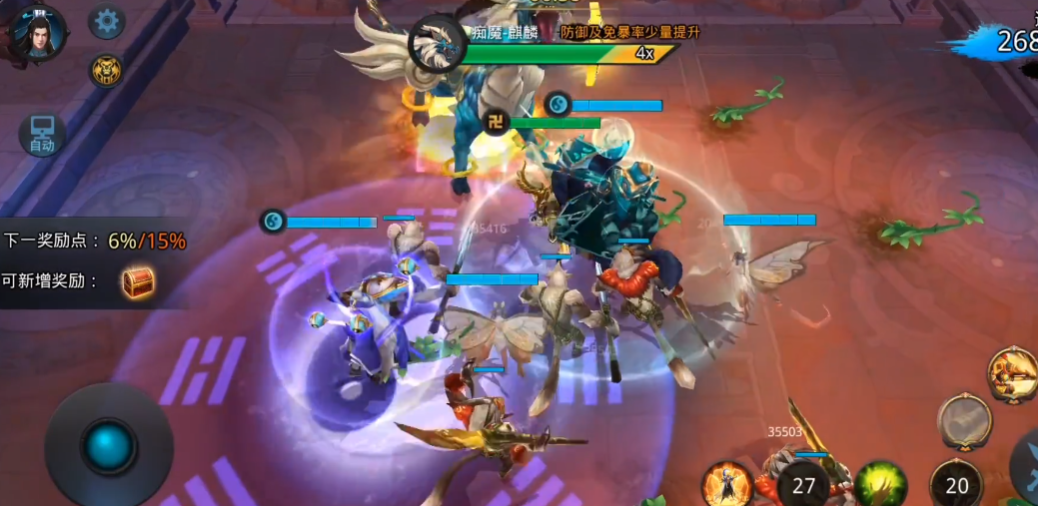
Task: Tap the skill on 20 cooldown
Action: [x=957, y=485]
